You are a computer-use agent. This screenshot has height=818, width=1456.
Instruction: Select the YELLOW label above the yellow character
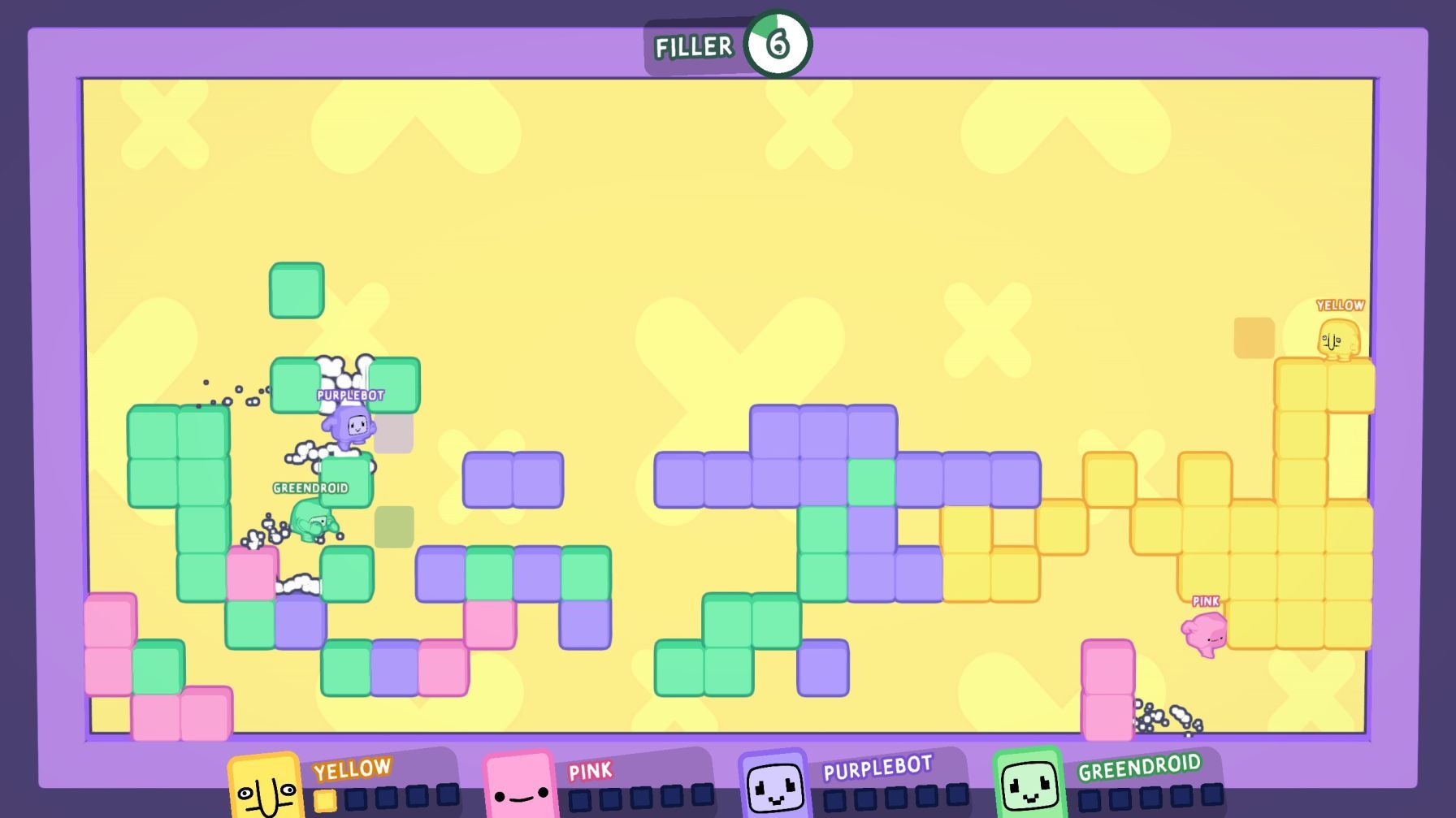pyautogui.click(x=1341, y=305)
